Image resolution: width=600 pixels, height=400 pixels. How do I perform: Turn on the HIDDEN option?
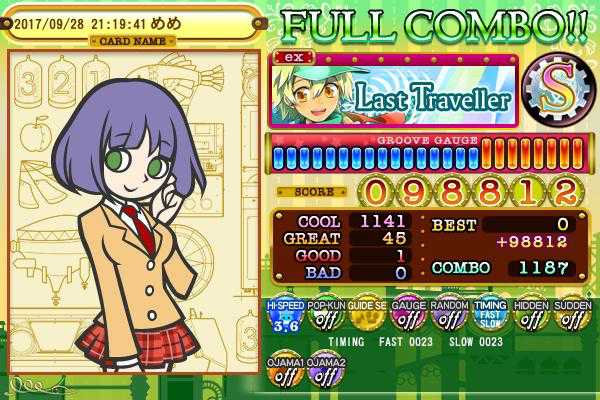tap(530, 315)
